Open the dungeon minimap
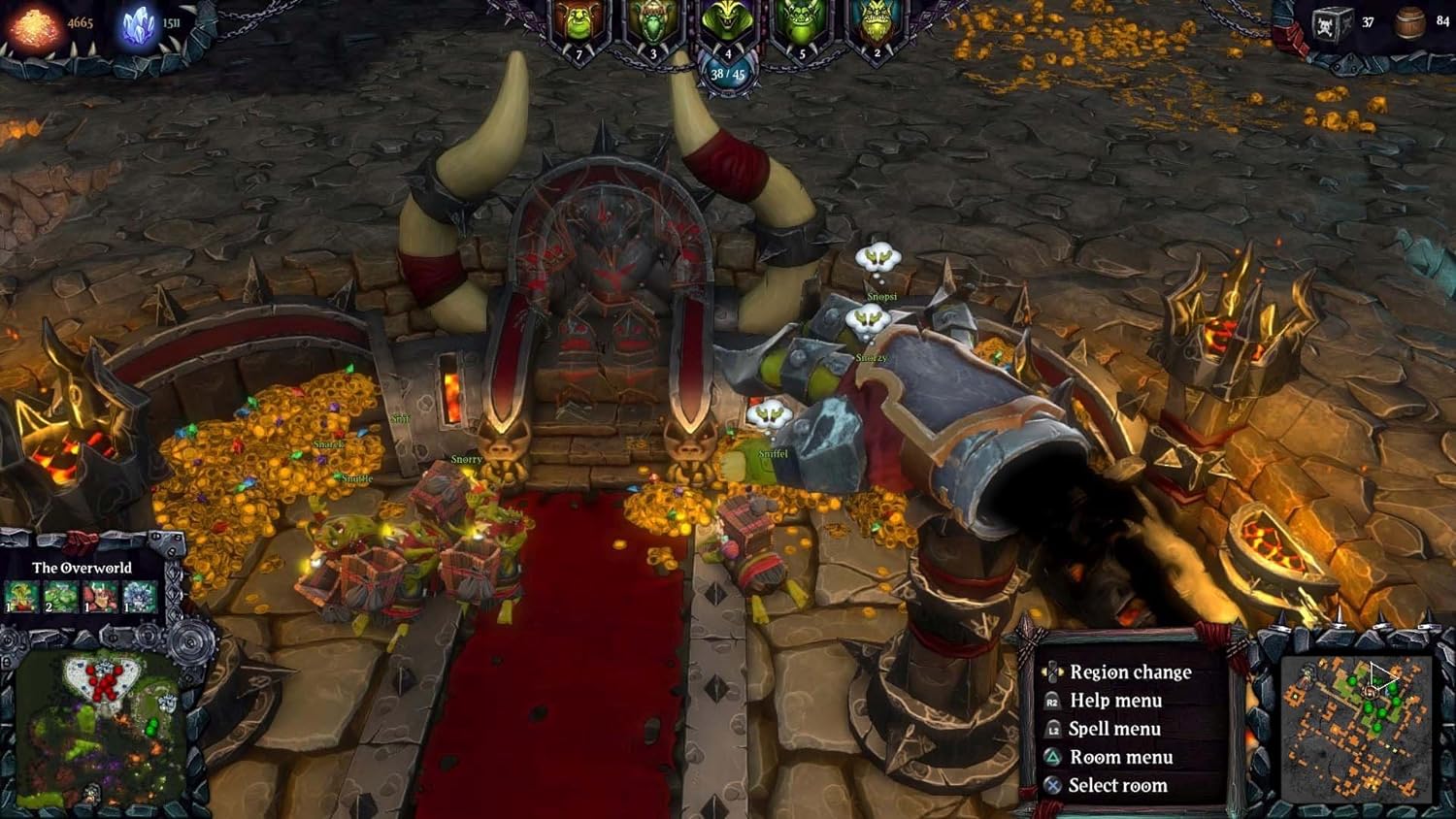The height and width of the screenshot is (819, 1456). (x=1355, y=728)
